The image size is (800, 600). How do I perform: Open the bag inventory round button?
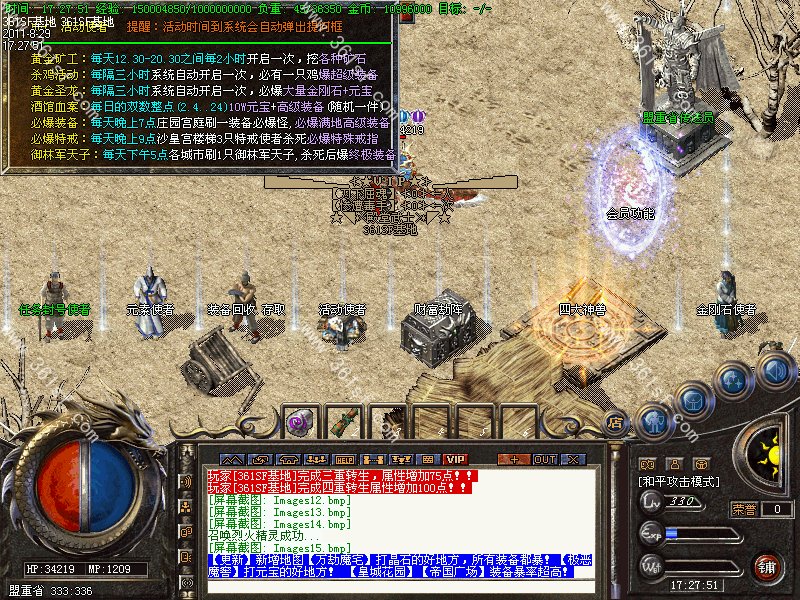(692, 399)
